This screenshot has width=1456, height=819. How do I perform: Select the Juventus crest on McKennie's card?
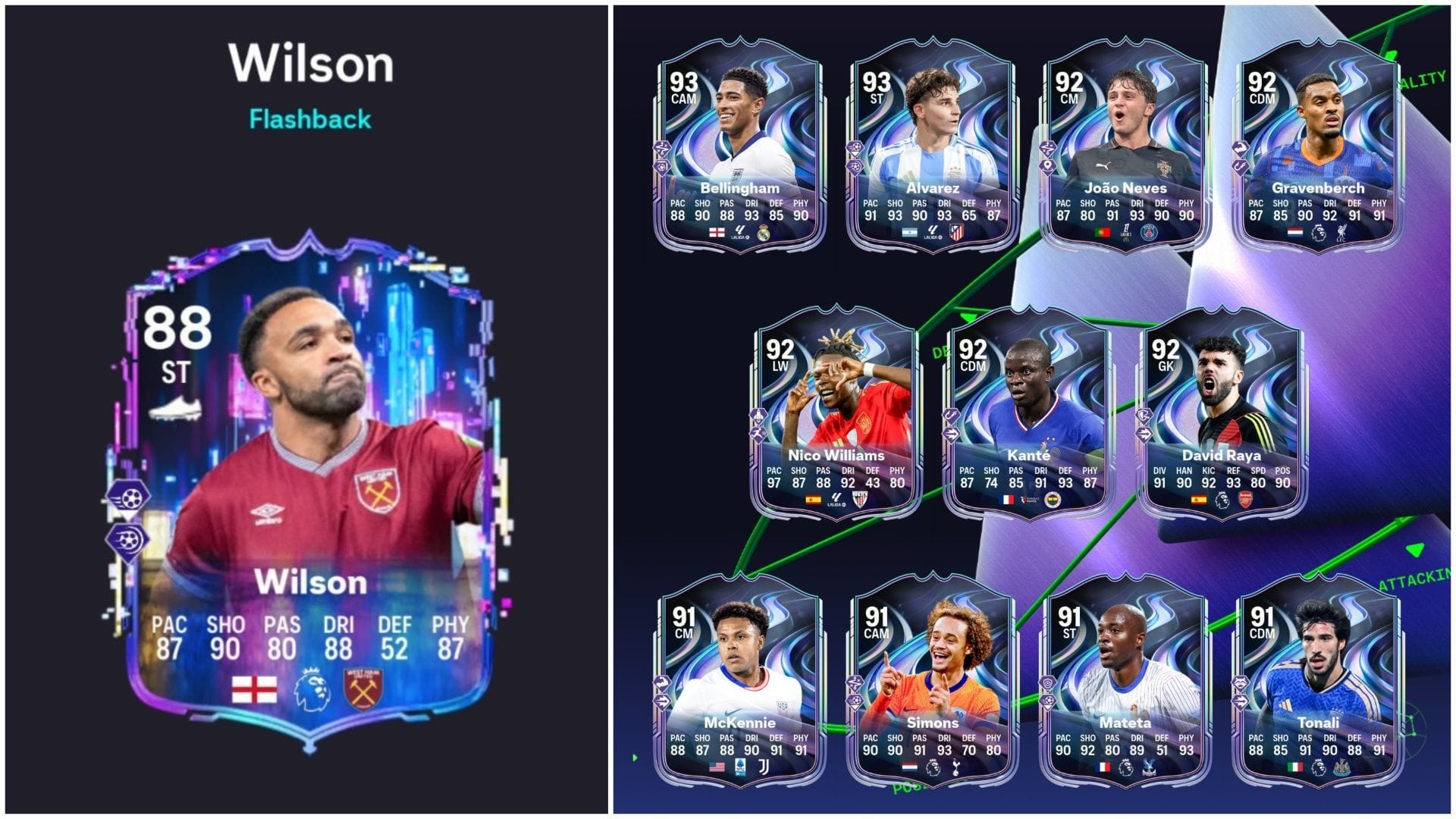[x=764, y=767]
